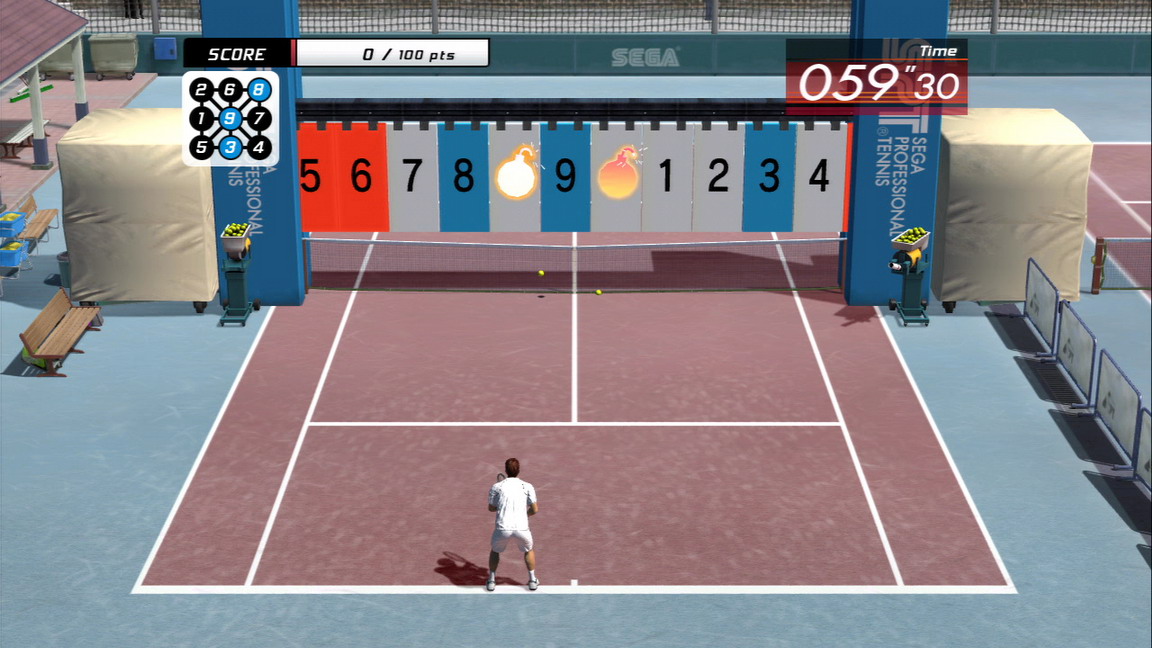Viewport: 1152px width, 648px height.
Task: Choose the blue 3 circle in the grid panel
Action: coord(230,148)
